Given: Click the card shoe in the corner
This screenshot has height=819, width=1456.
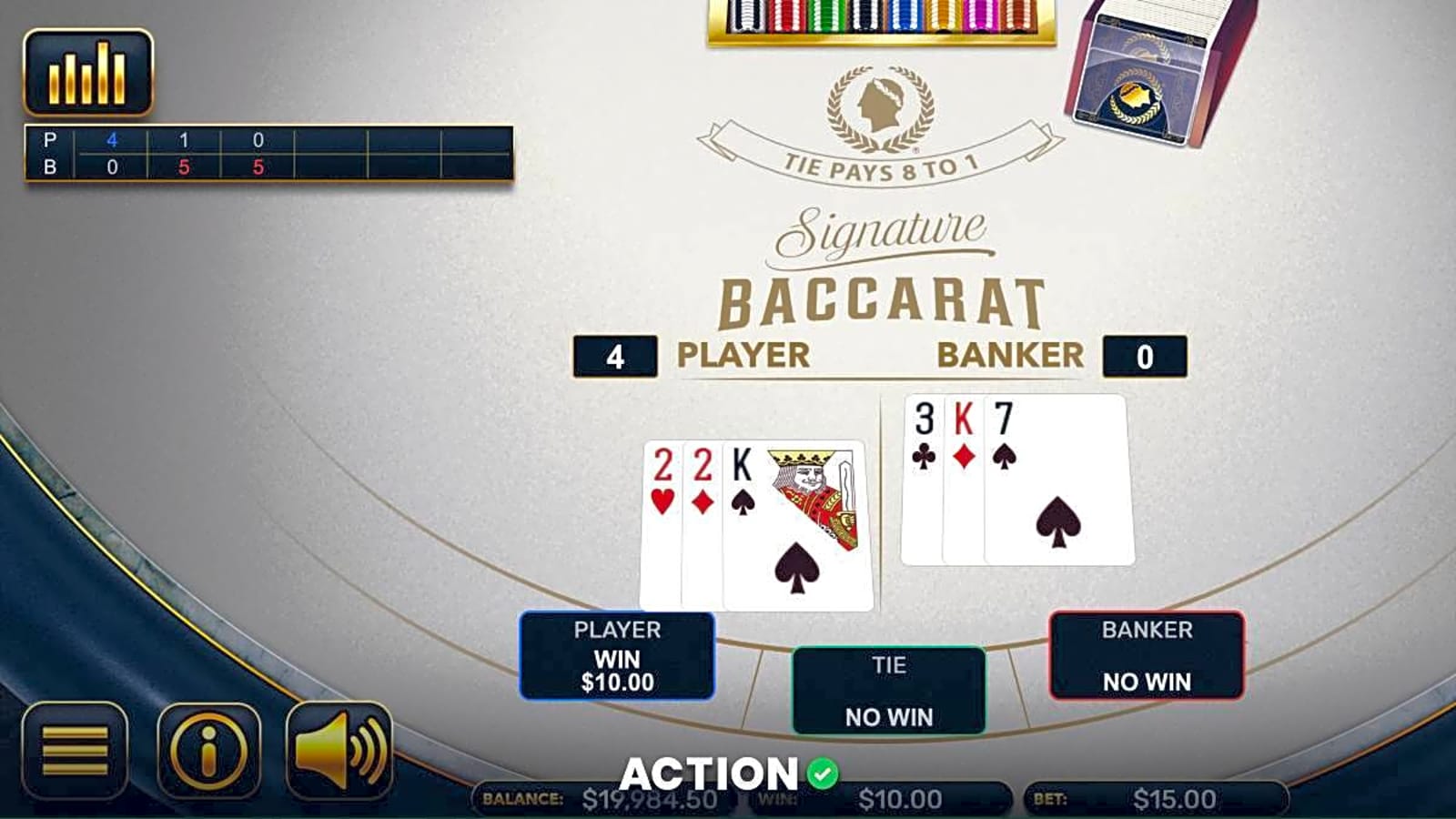Looking at the screenshot, I should click(x=1142, y=68).
